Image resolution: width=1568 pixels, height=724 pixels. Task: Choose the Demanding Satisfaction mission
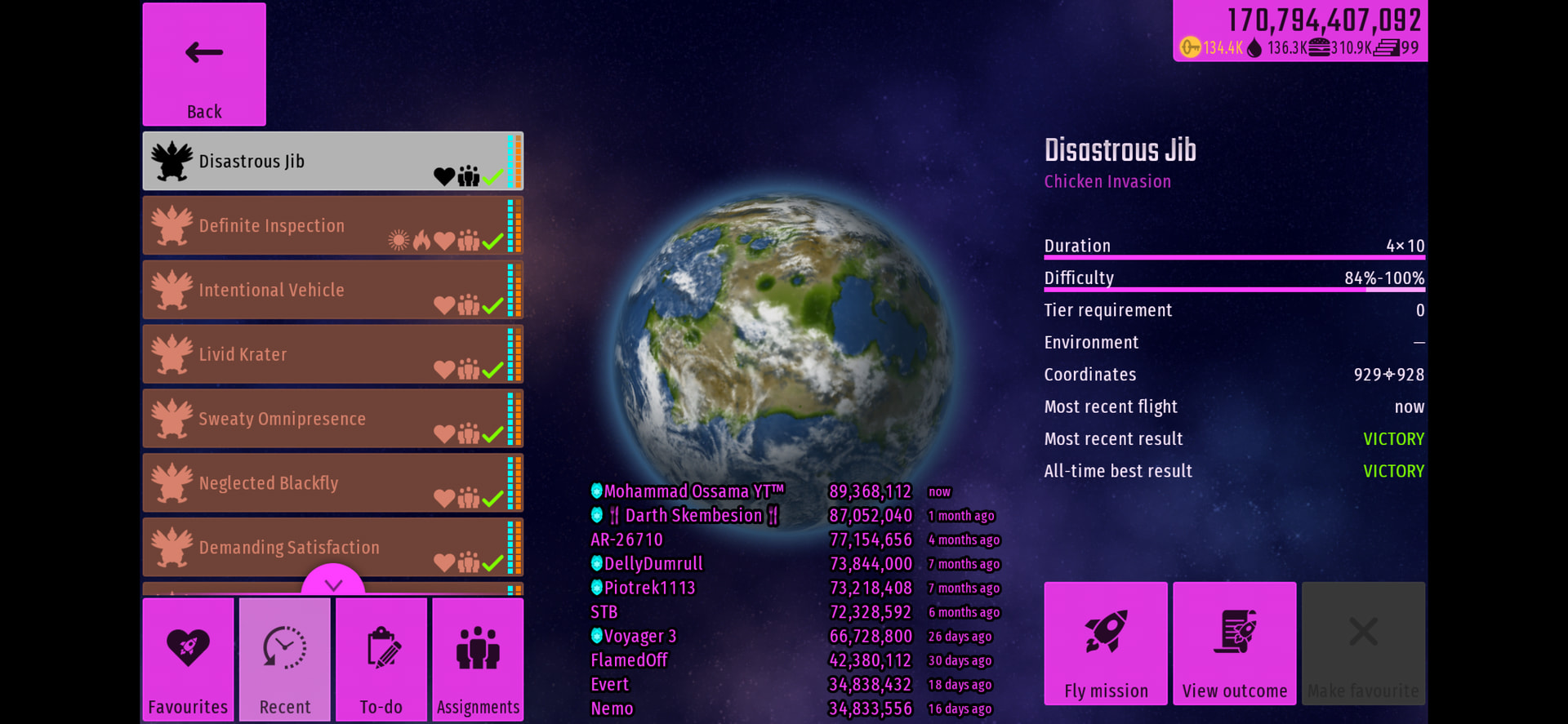click(x=332, y=547)
